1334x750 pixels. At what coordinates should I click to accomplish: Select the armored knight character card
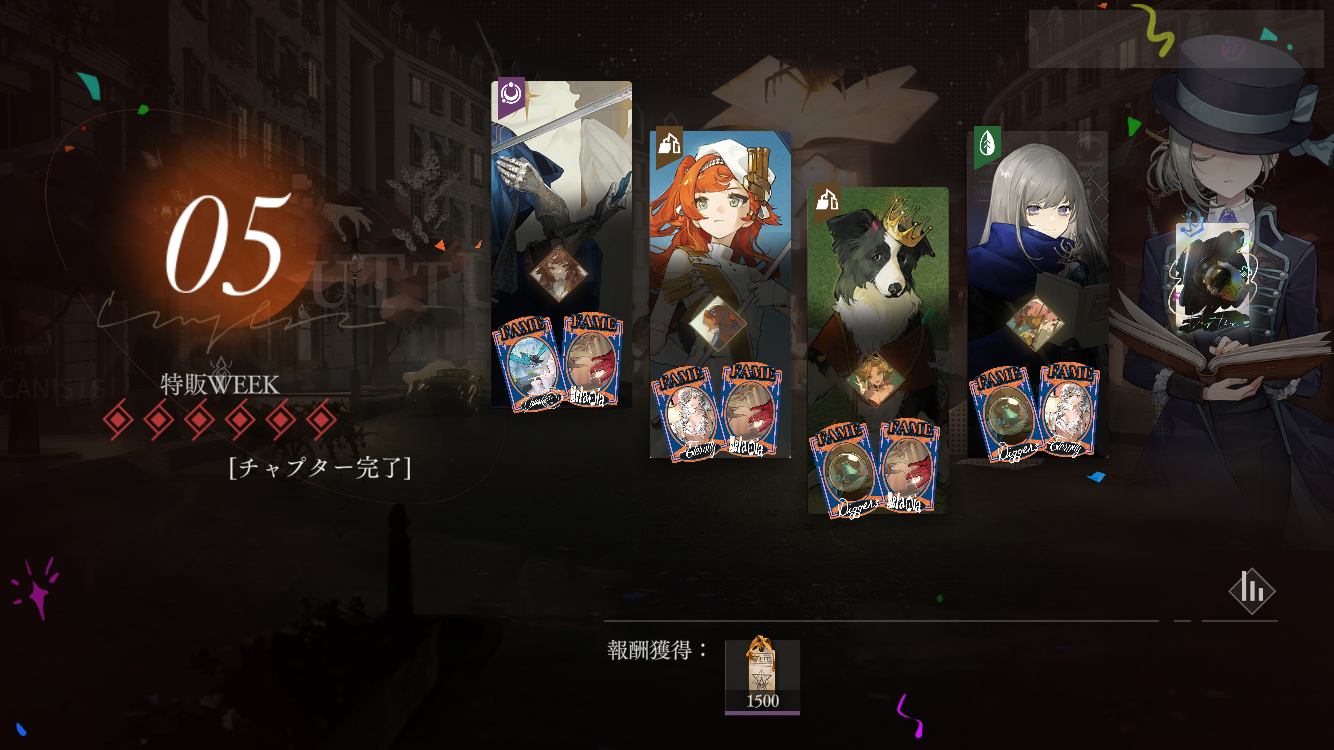pyautogui.click(x=561, y=200)
